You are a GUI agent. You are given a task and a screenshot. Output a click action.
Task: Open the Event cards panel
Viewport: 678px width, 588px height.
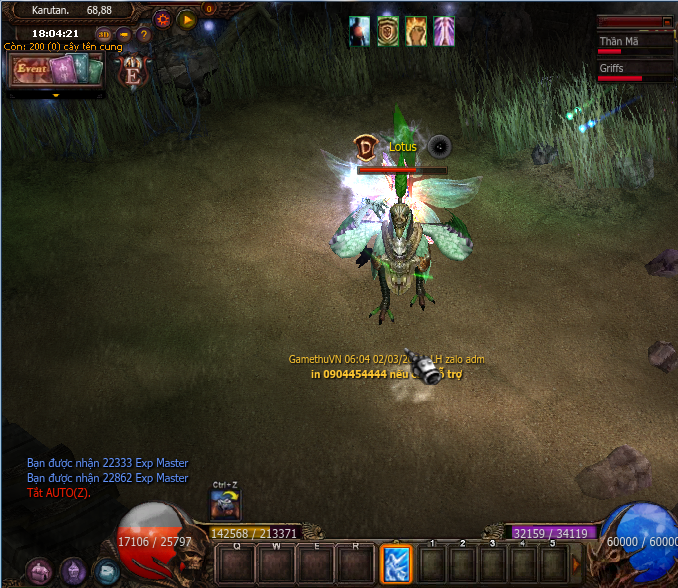pos(56,71)
